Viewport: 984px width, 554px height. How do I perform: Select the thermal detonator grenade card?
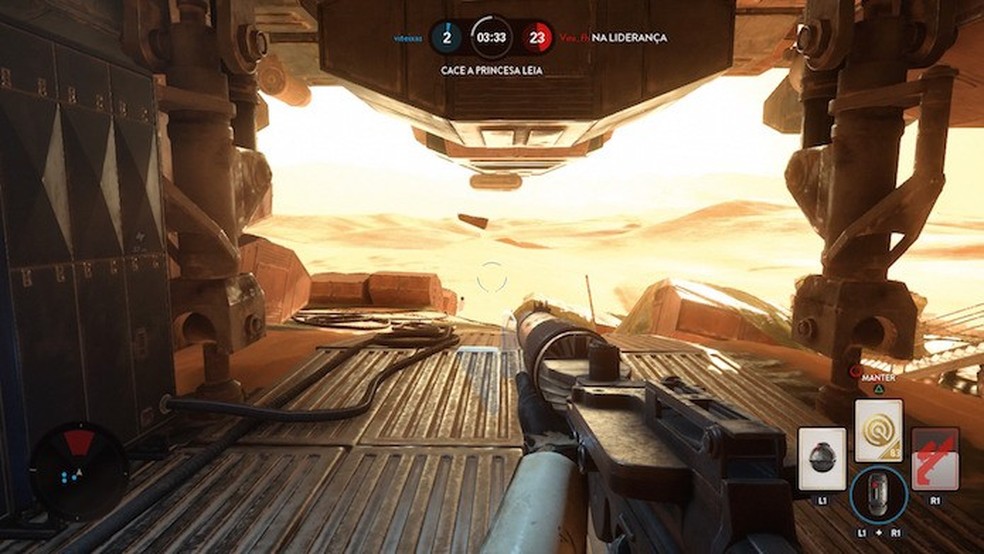point(822,459)
